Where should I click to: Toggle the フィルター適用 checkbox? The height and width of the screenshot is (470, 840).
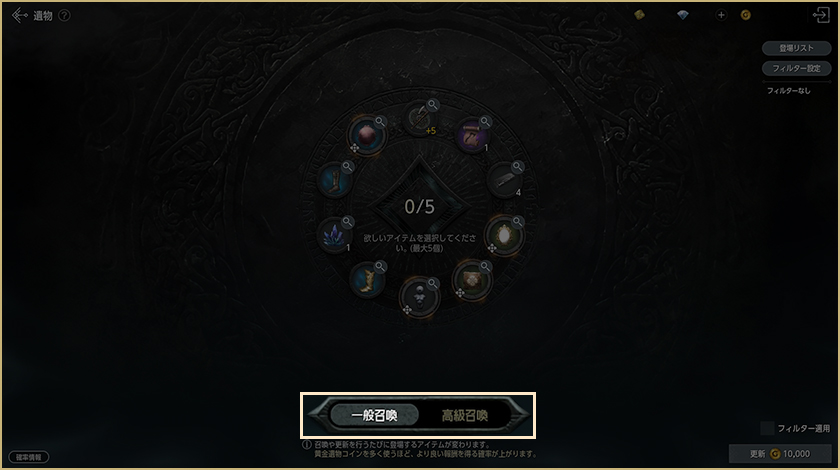767,428
